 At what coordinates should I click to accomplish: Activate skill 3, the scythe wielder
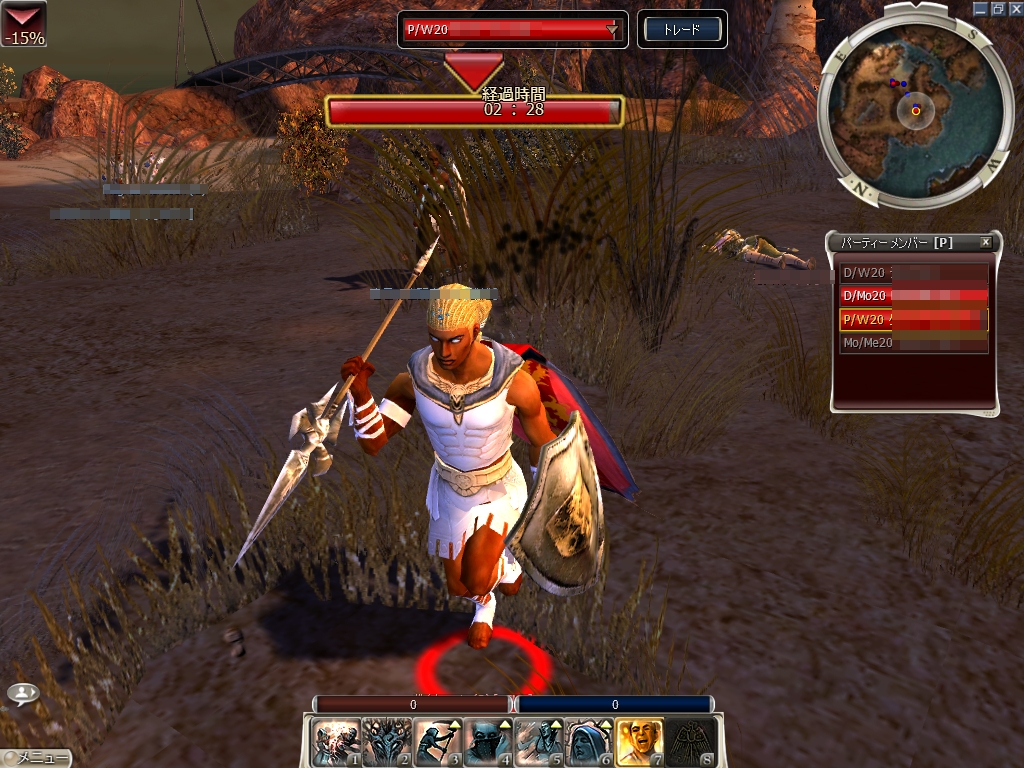click(437, 742)
